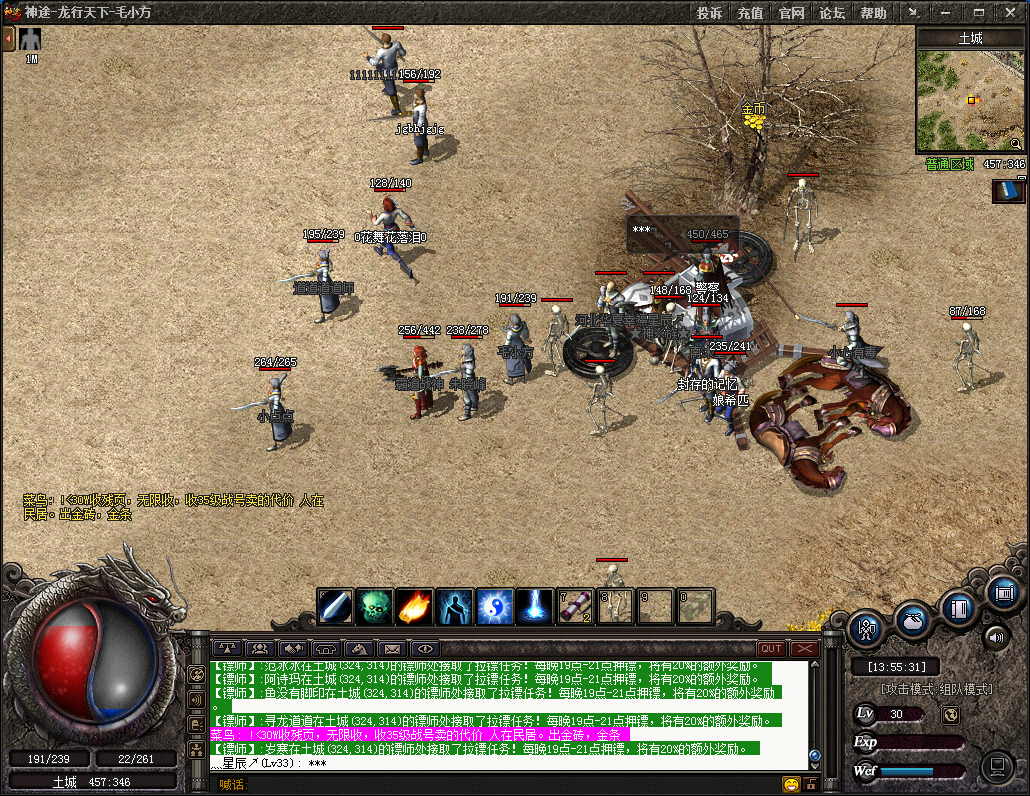
Task: Visit the 官网 official site link
Action: click(792, 13)
